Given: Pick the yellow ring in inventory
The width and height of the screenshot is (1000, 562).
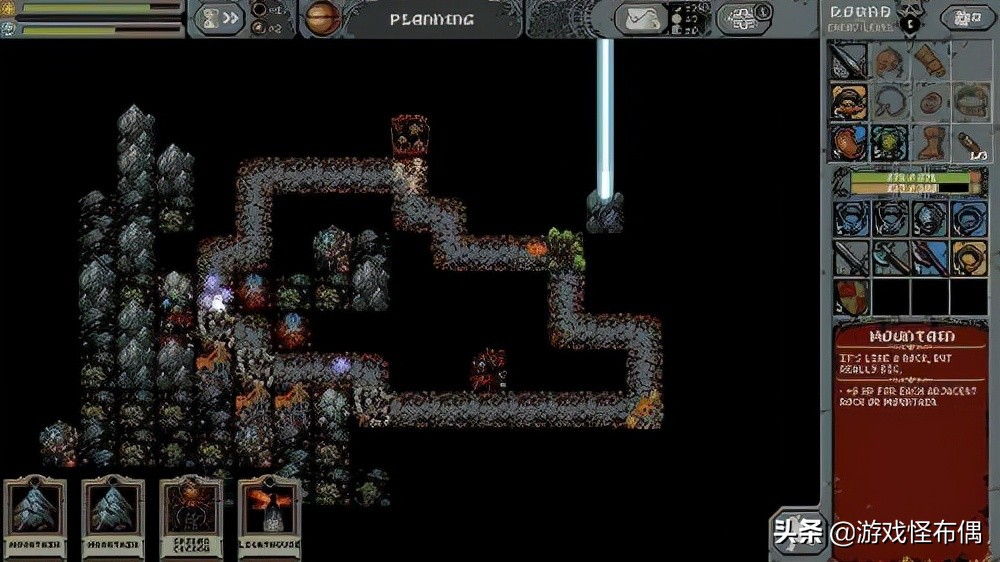Looking at the screenshot, I should tap(969, 257).
